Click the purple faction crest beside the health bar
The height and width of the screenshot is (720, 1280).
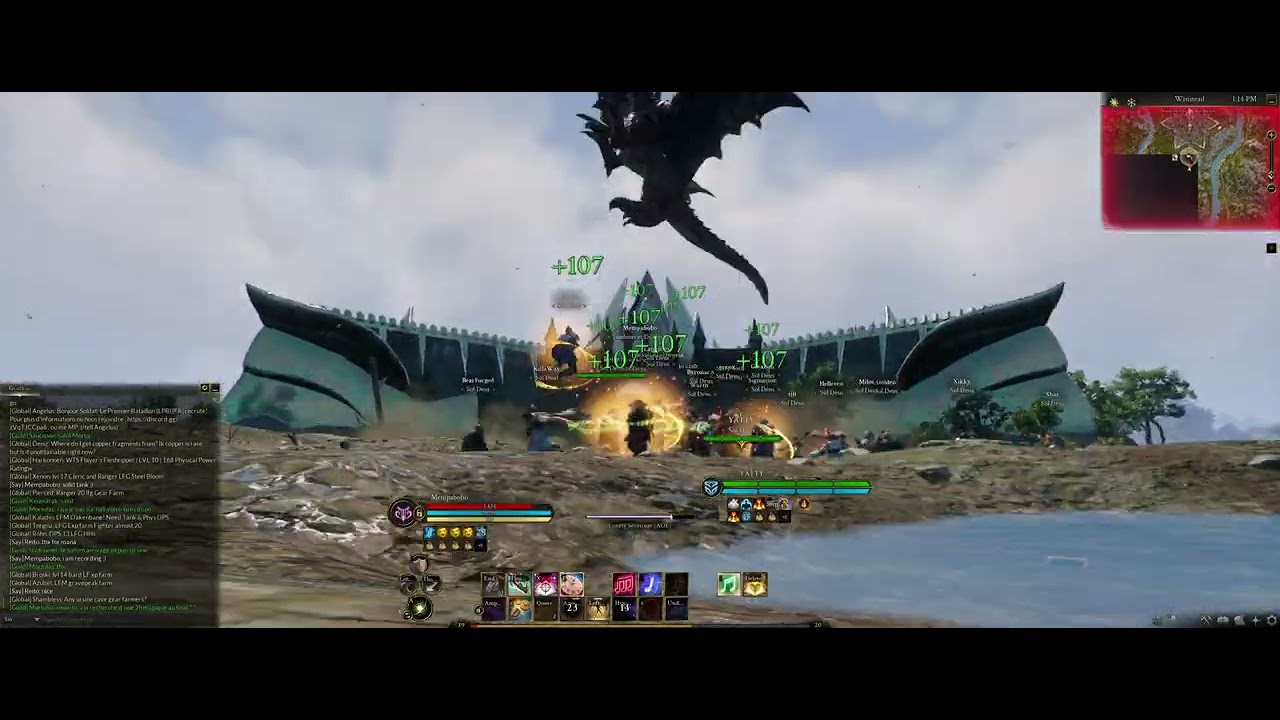pyautogui.click(x=402, y=510)
